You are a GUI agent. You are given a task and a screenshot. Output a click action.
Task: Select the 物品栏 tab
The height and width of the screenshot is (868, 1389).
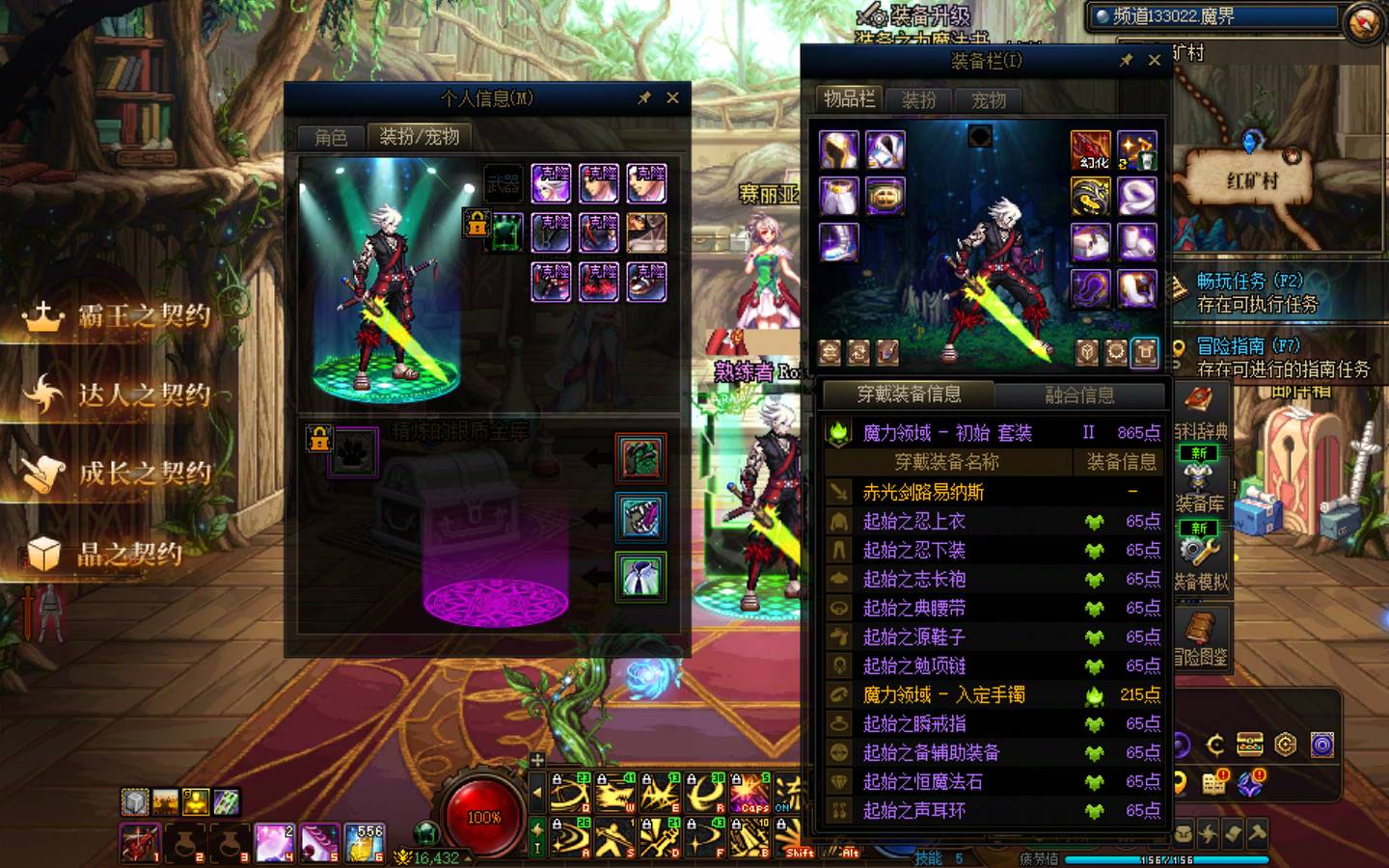(849, 98)
